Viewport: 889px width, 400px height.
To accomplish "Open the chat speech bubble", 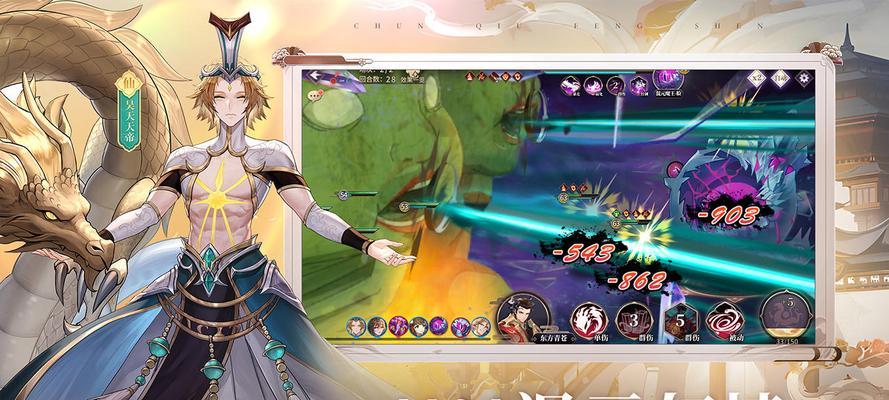I will (x=315, y=96).
